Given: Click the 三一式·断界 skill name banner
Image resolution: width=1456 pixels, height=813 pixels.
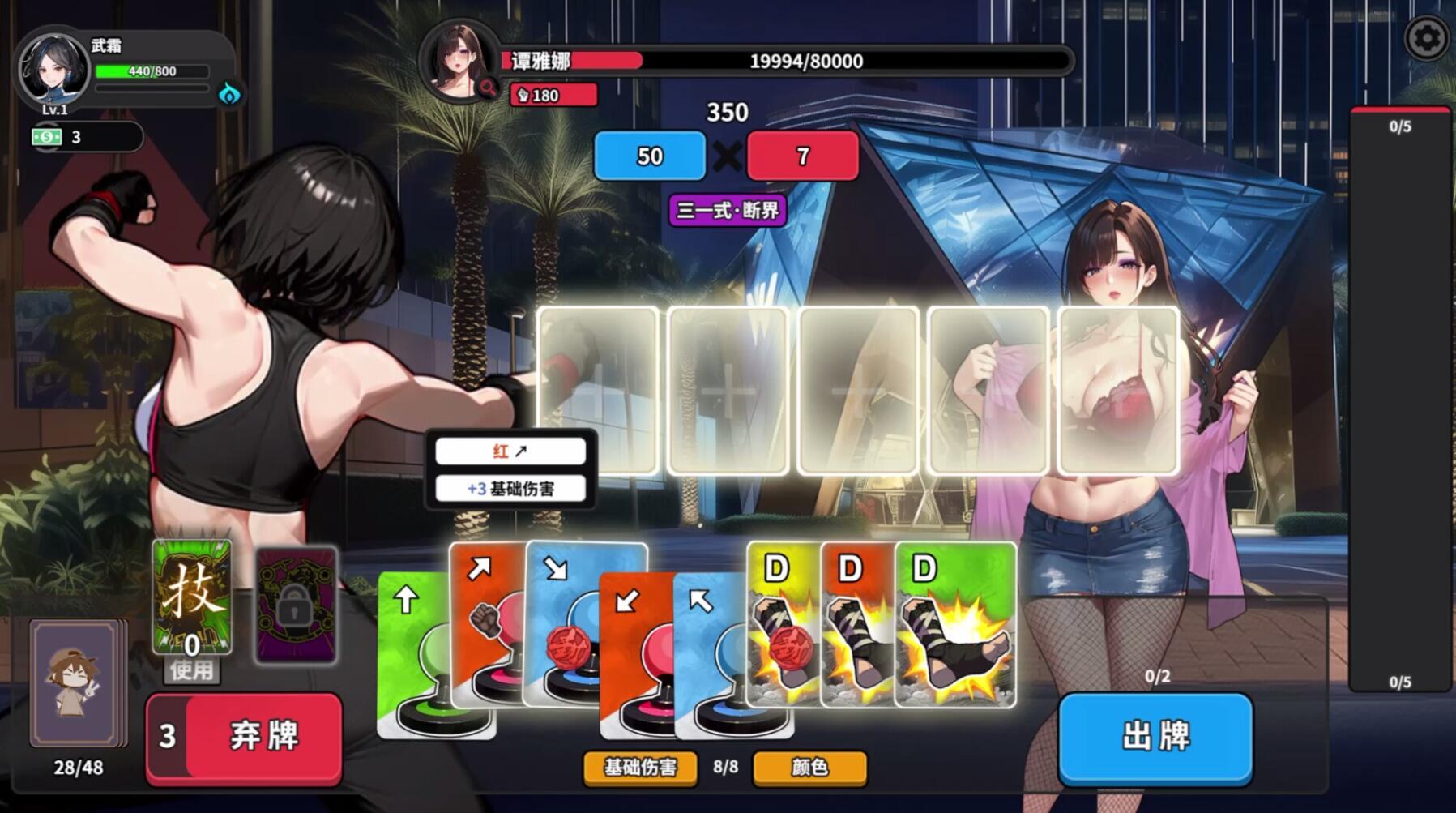Looking at the screenshot, I should click(x=727, y=208).
